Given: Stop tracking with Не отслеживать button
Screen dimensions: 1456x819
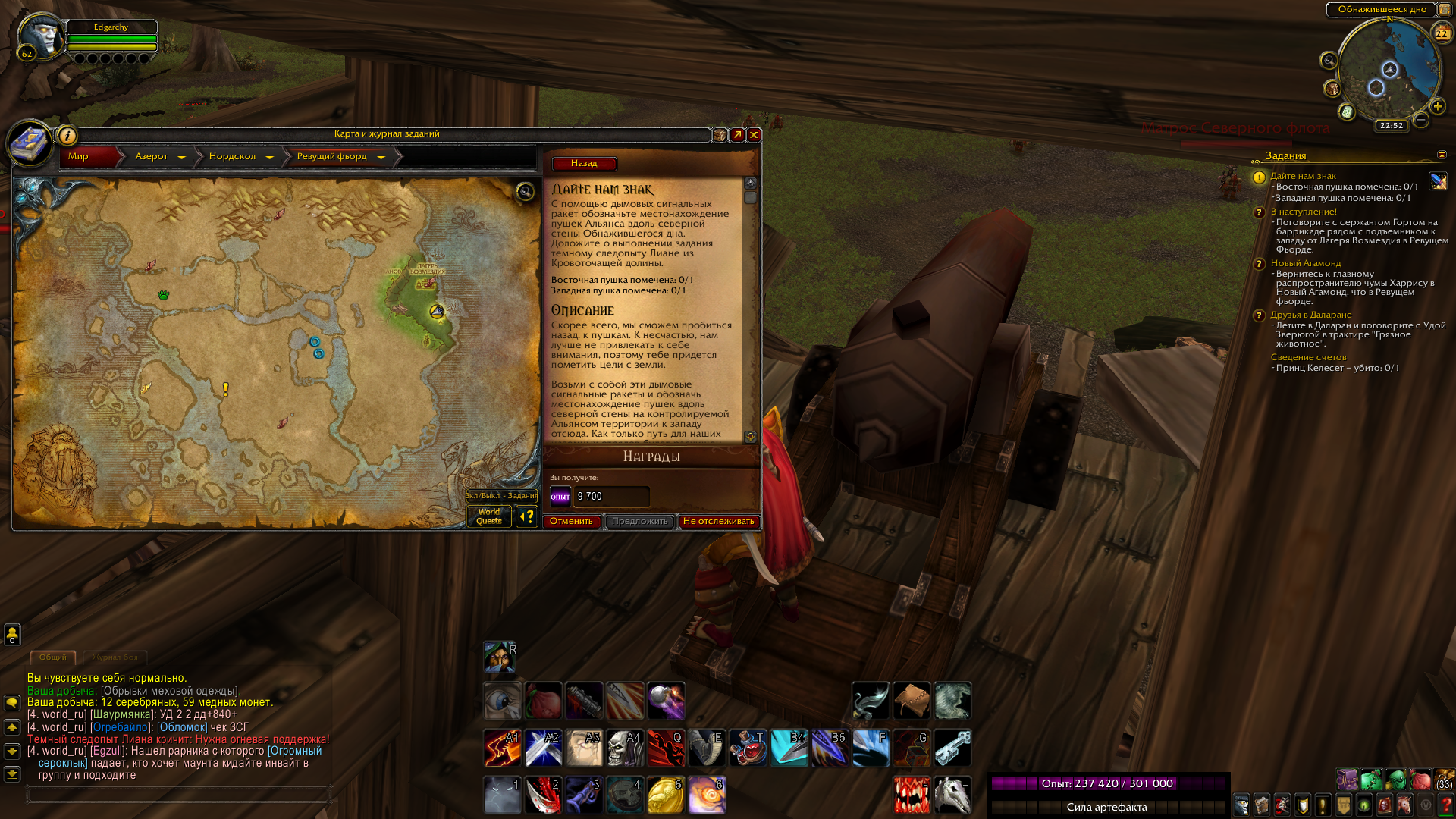Looking at the screenshot, I should tap(718, 522).
